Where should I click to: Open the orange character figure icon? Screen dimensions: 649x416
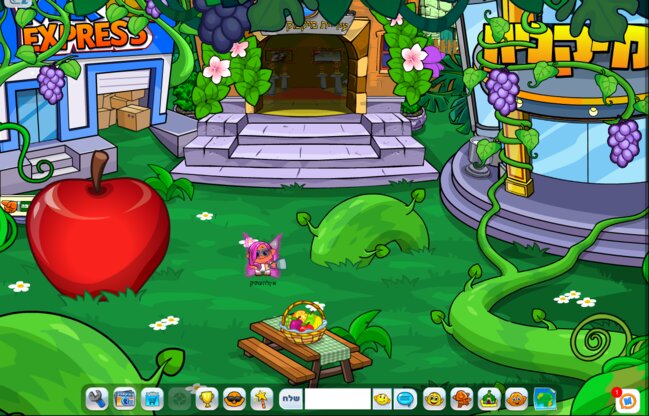(x=462, y=399)
